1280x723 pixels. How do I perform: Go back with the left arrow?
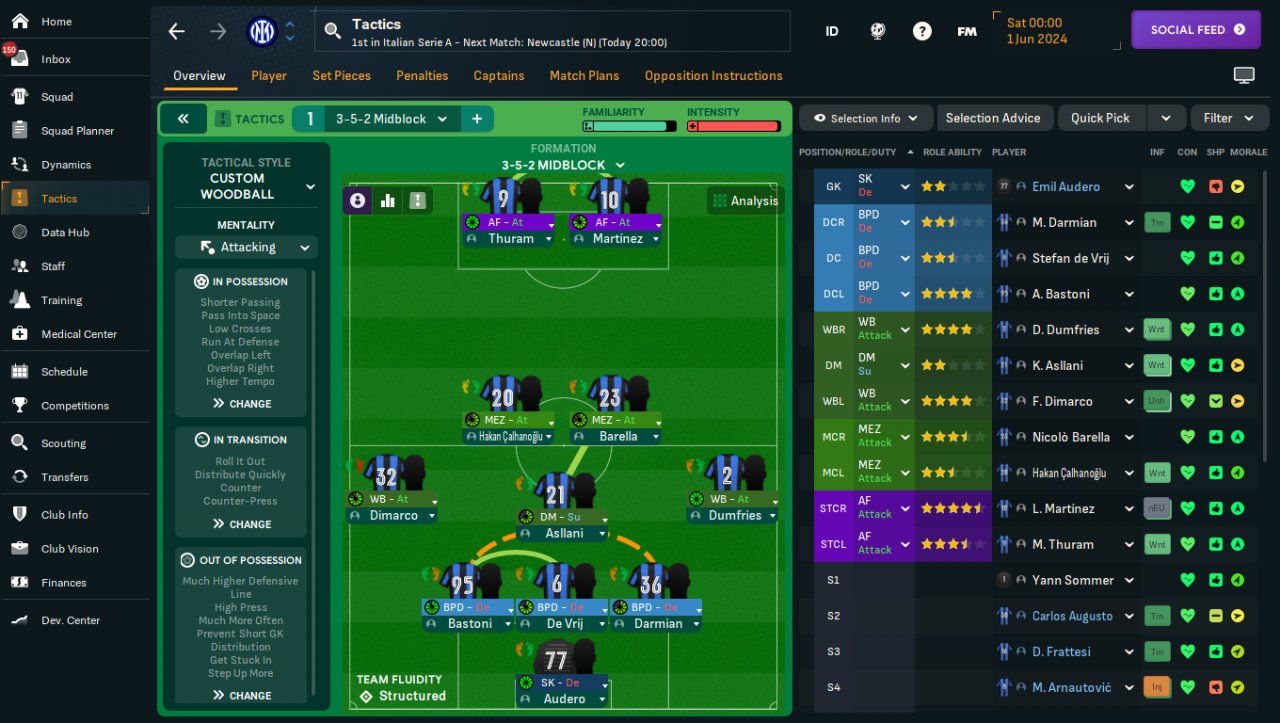[x=177, y=31]
